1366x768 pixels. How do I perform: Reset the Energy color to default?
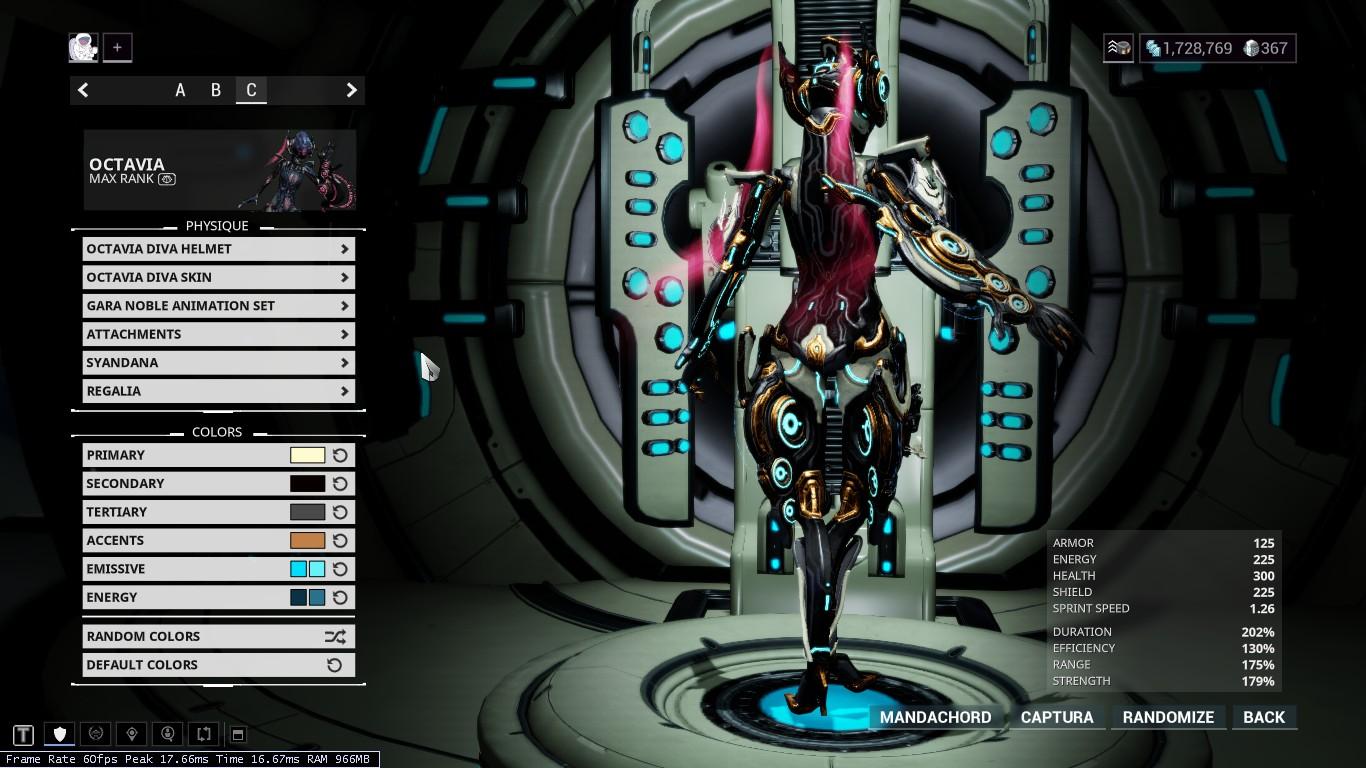click(340, 598)
